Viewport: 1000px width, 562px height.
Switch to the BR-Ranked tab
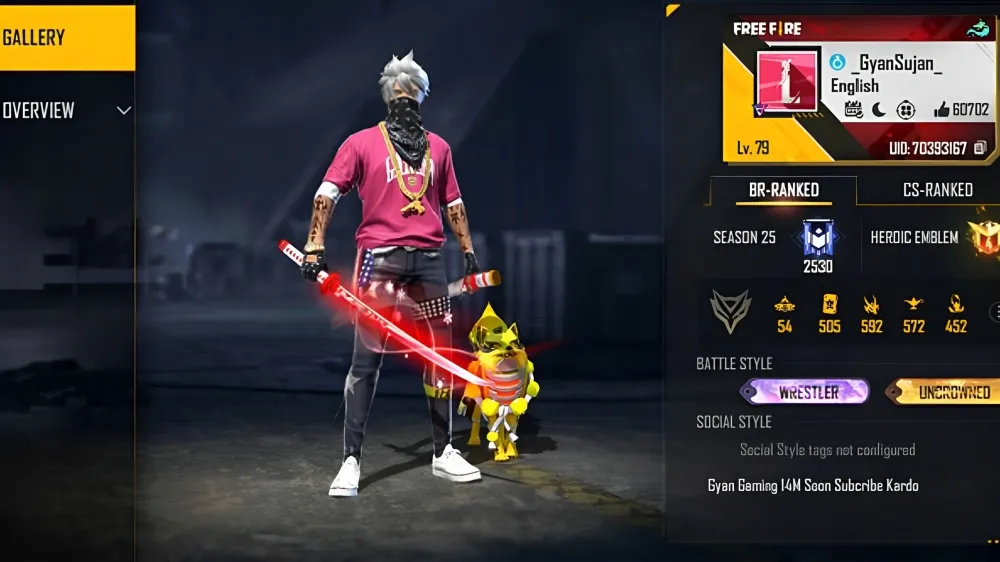tap(784, 190)
